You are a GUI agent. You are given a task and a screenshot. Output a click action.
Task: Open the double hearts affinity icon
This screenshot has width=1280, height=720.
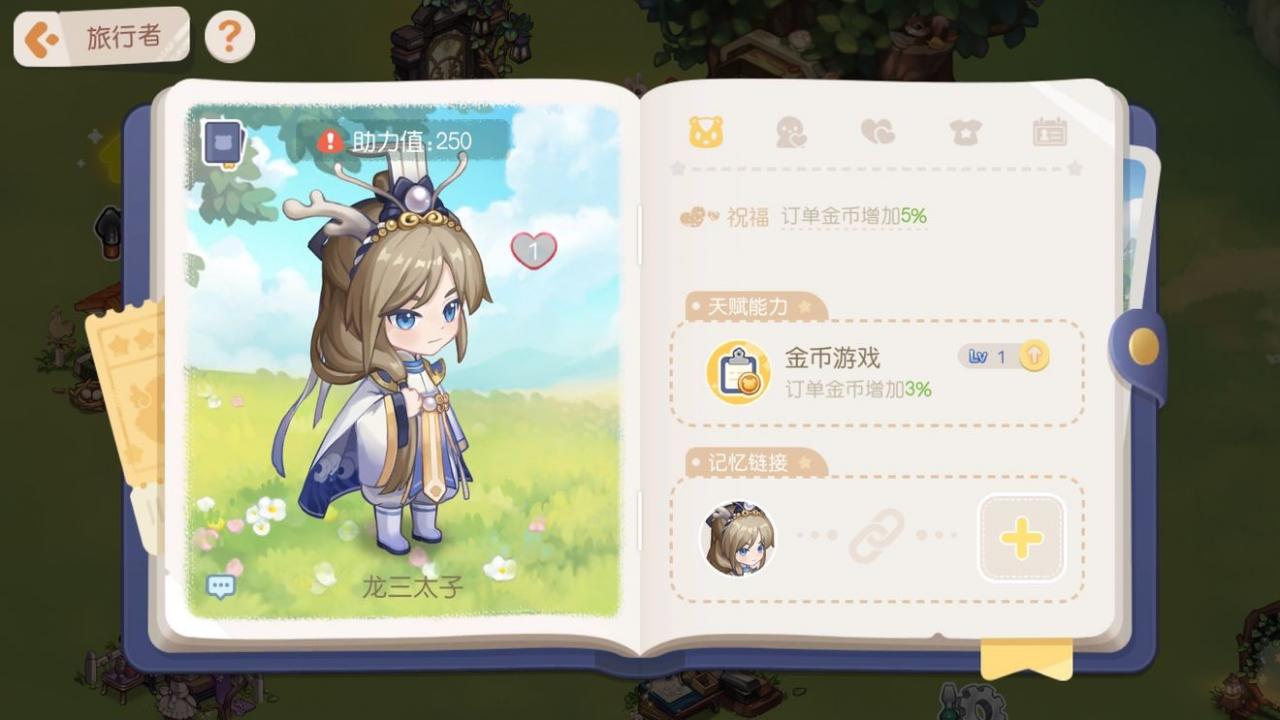(x=879, y=131)
